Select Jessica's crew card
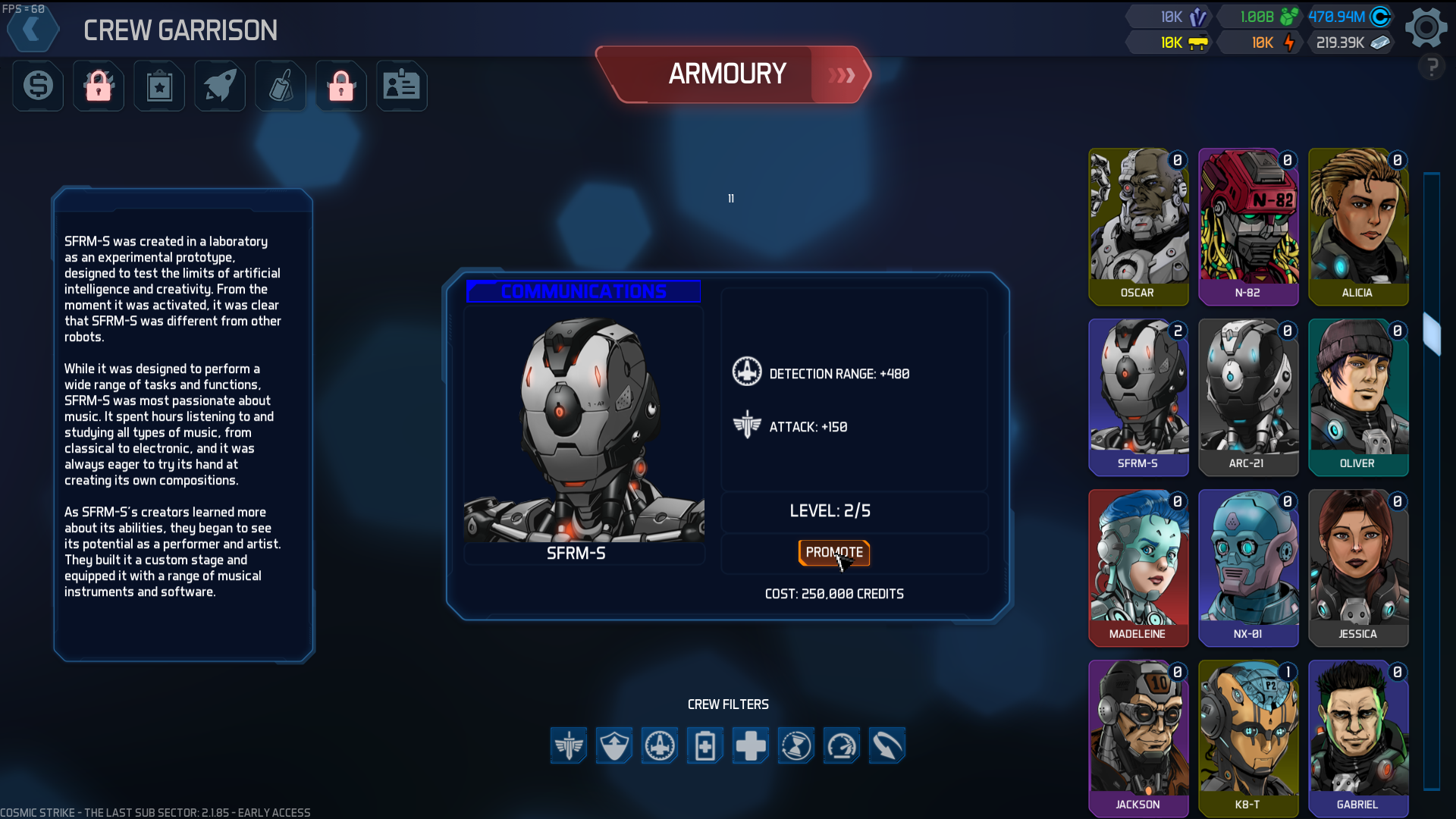This screenshot has width=1456, height=819. pyautogui.click(x=1358, y=567)
